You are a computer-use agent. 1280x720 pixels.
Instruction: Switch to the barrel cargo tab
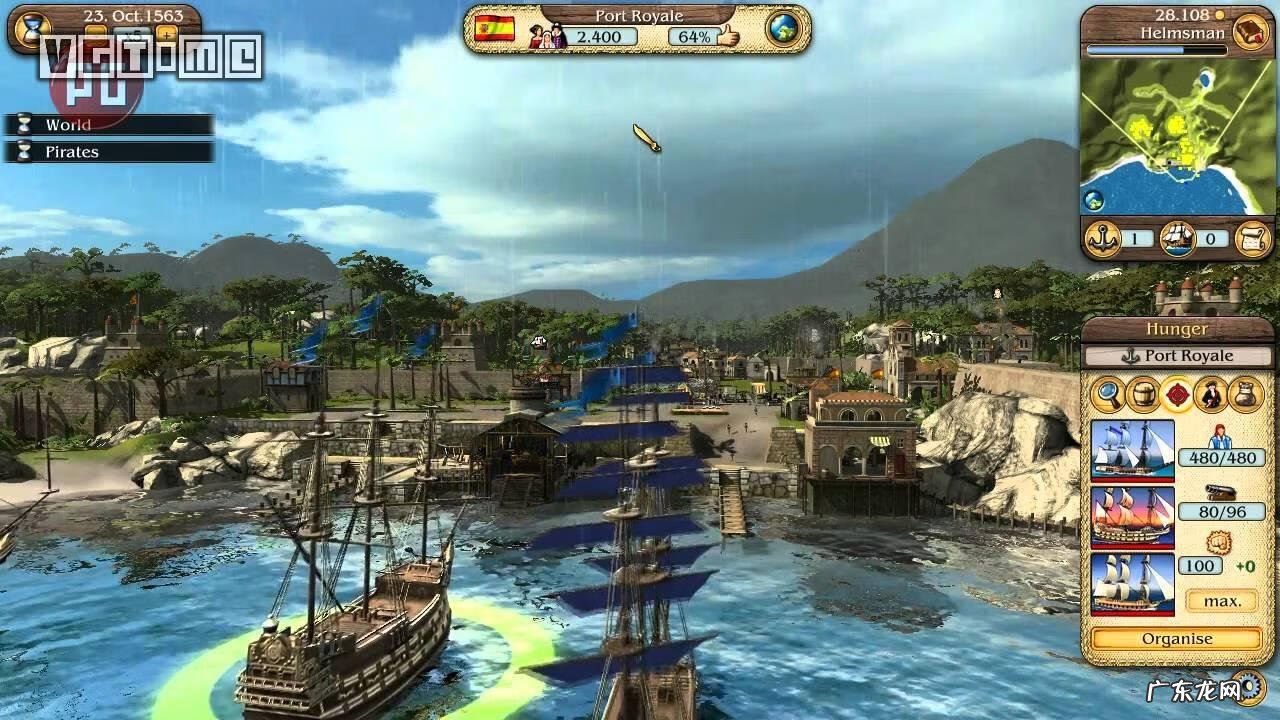pos(1142,394)
